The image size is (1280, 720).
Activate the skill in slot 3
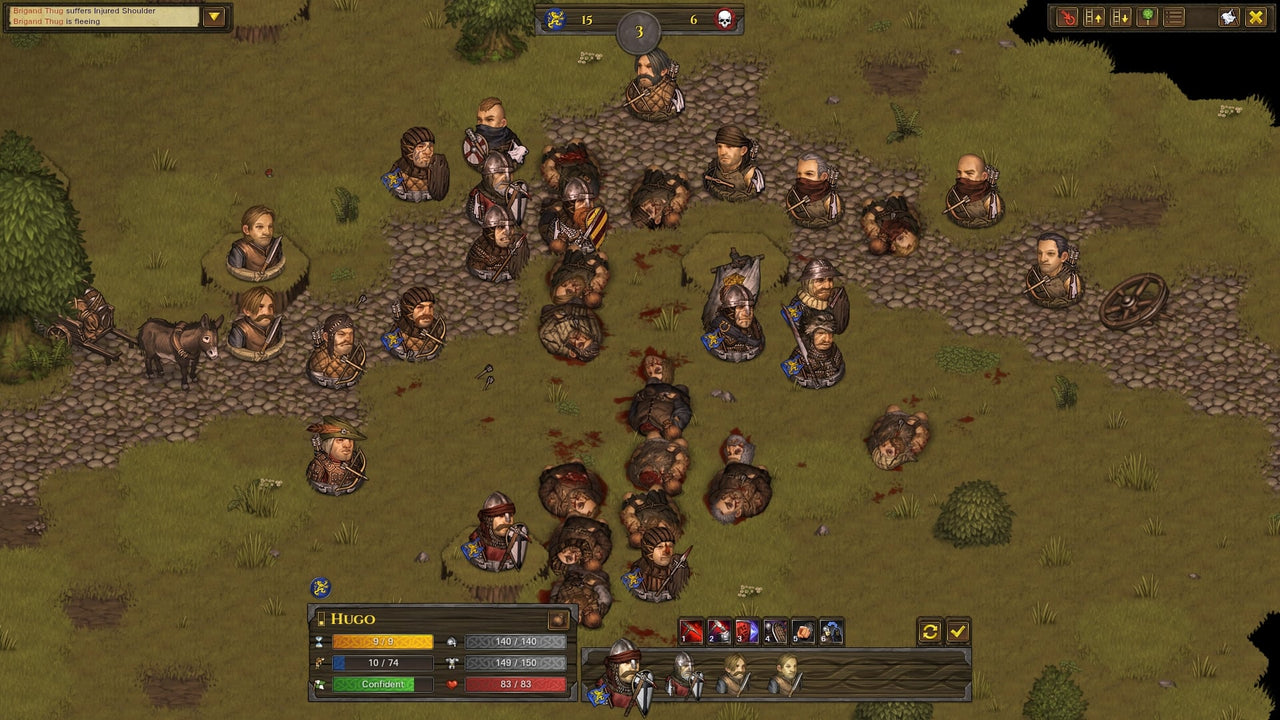[x=746, y=629]
